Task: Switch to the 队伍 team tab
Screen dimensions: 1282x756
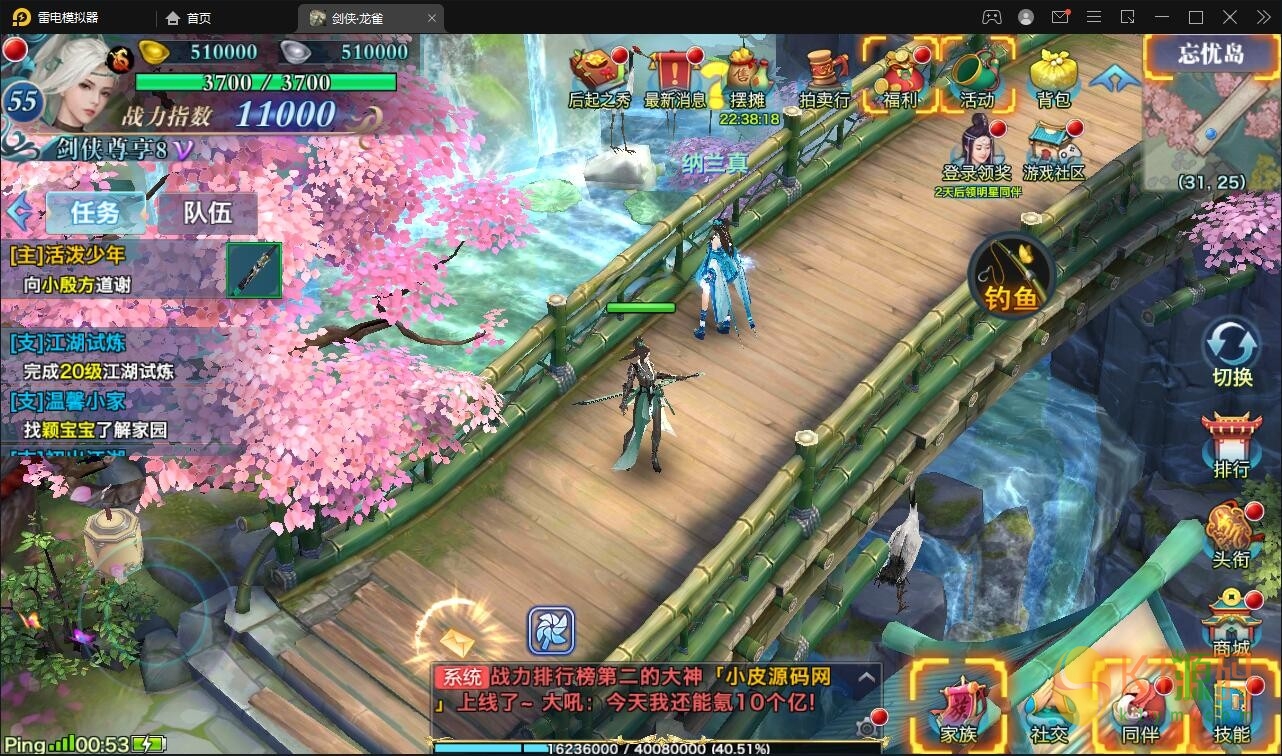Action: click(x=207, y=212)
